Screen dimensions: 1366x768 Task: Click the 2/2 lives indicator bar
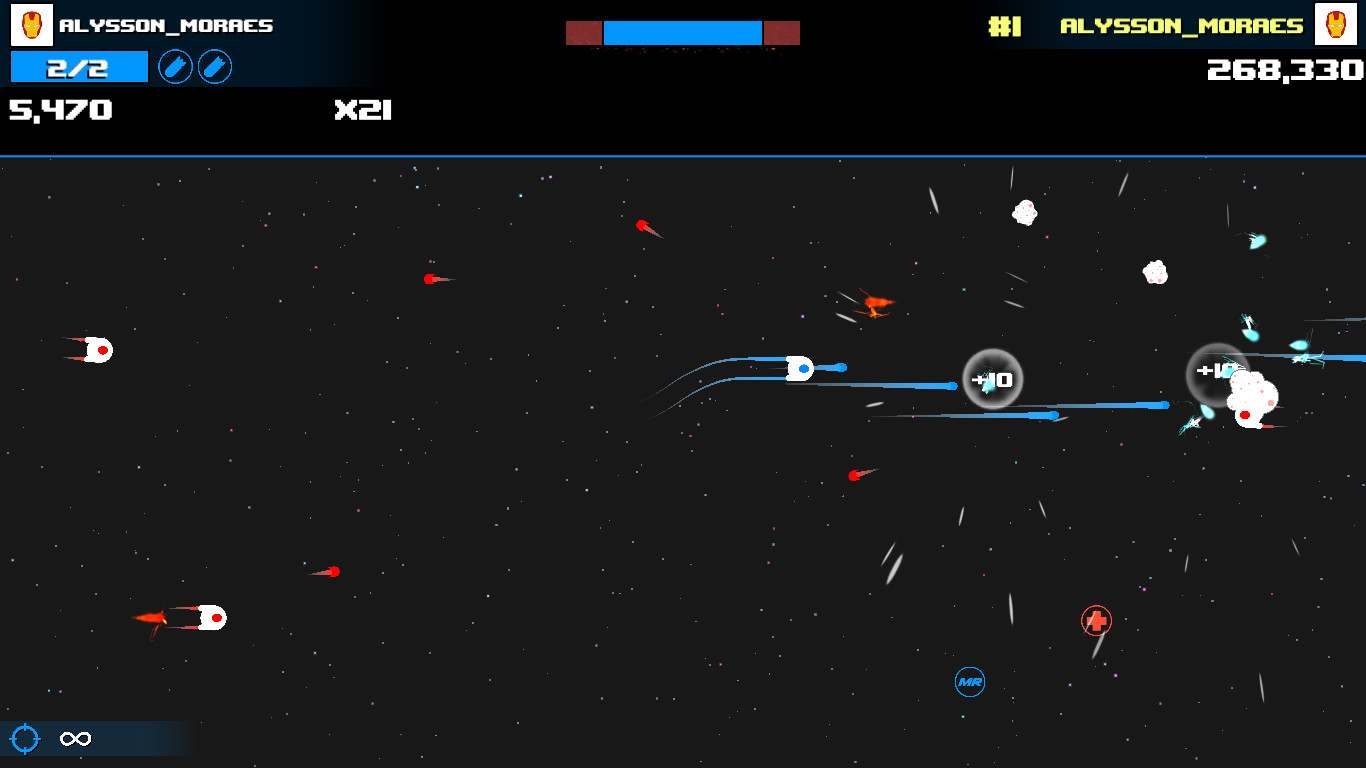pos(78,67)
